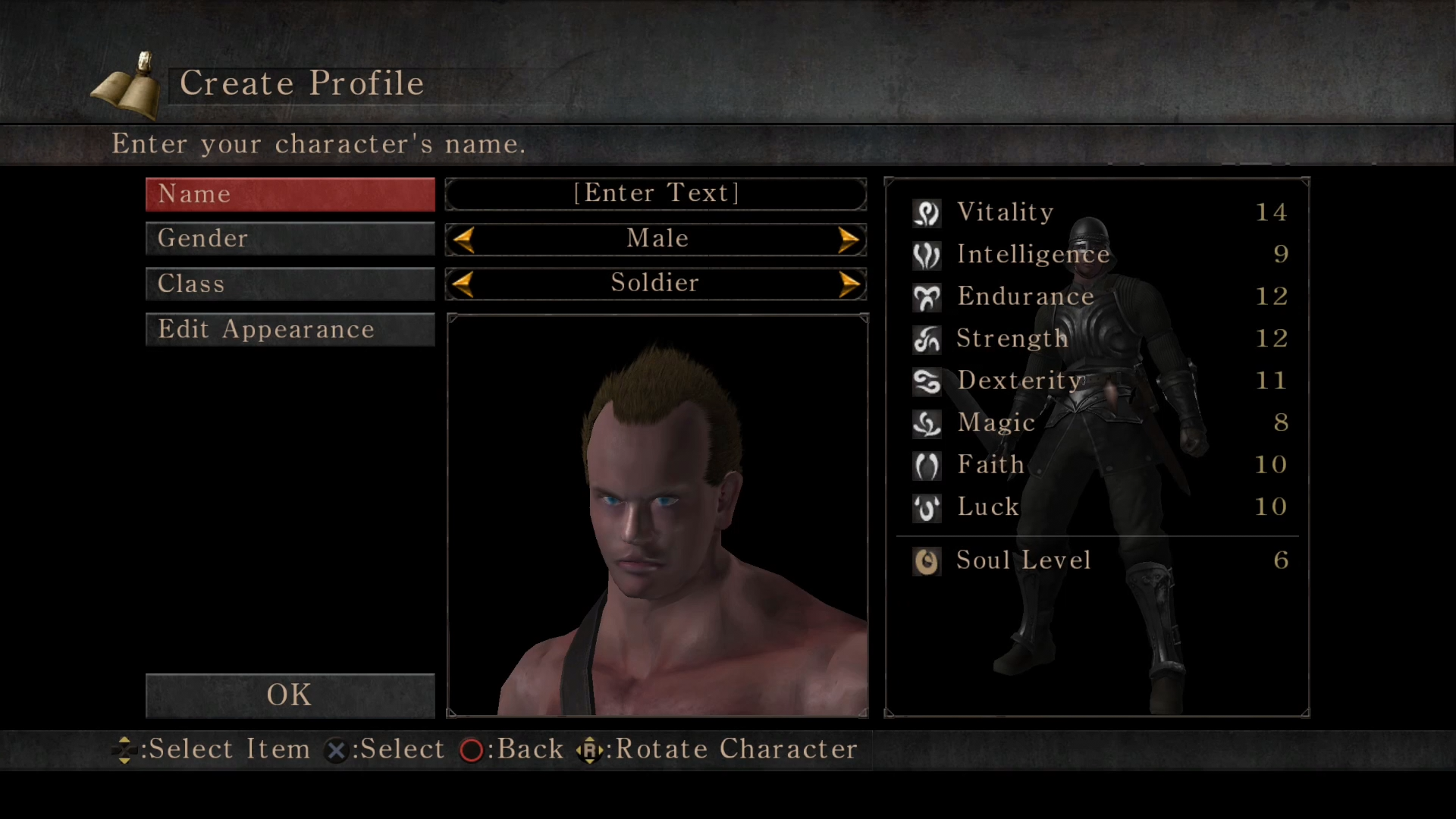Screen dimensions: 1456x819
Task: Confirm the profile with OK
Action: click(x=290, y=695)
